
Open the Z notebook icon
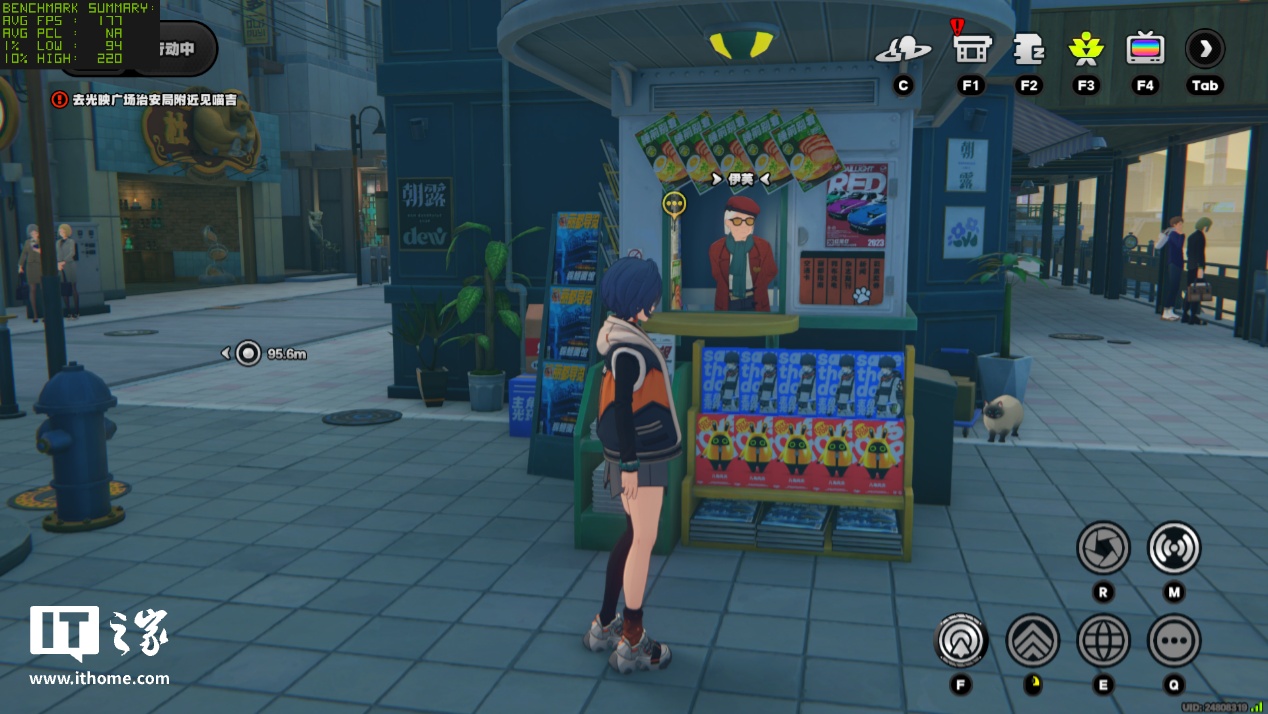pyautogui.click(x=1028, y=48)
